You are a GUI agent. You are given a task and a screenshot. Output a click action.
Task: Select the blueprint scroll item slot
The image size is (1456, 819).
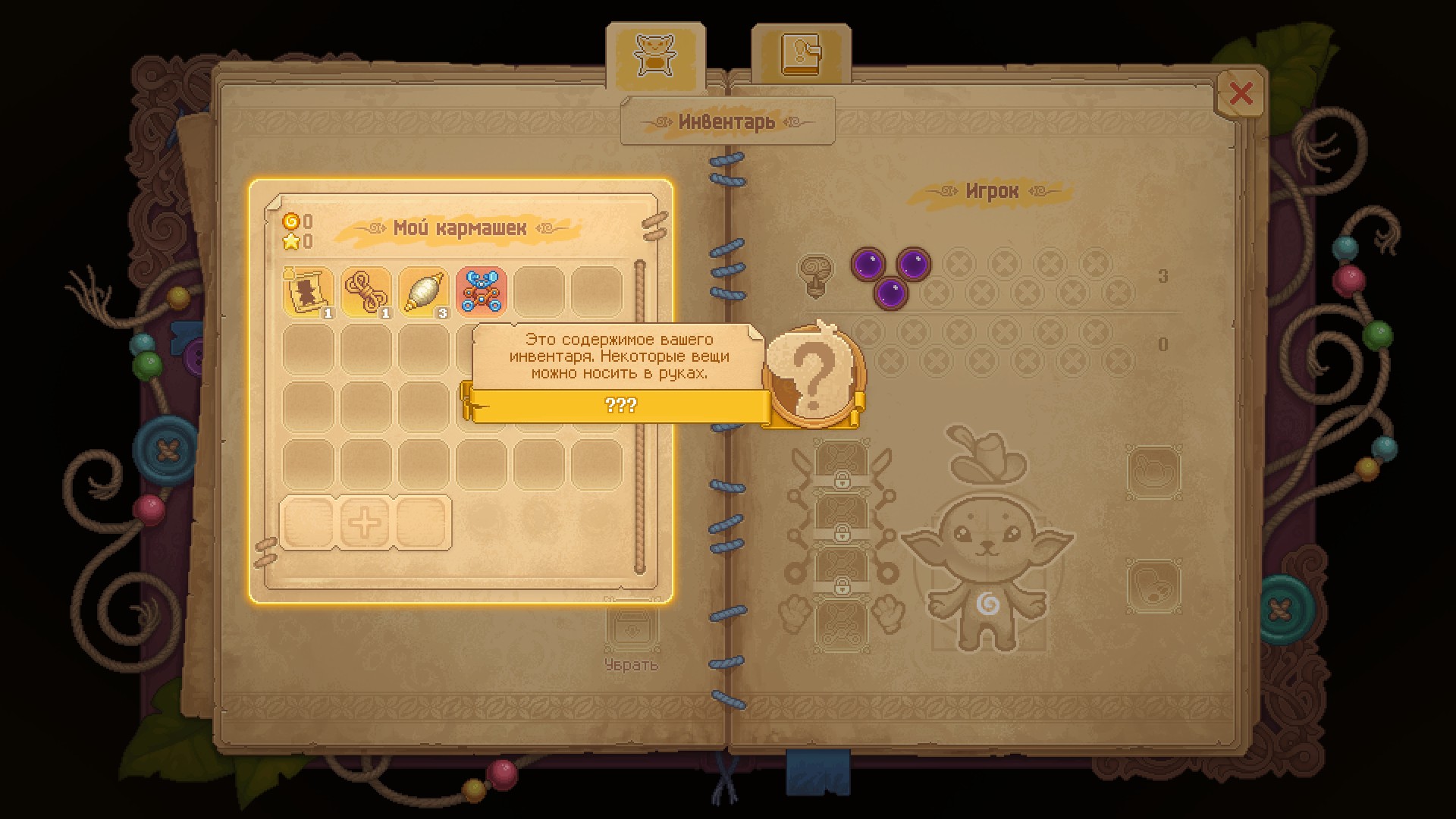(x=309, y=291)
